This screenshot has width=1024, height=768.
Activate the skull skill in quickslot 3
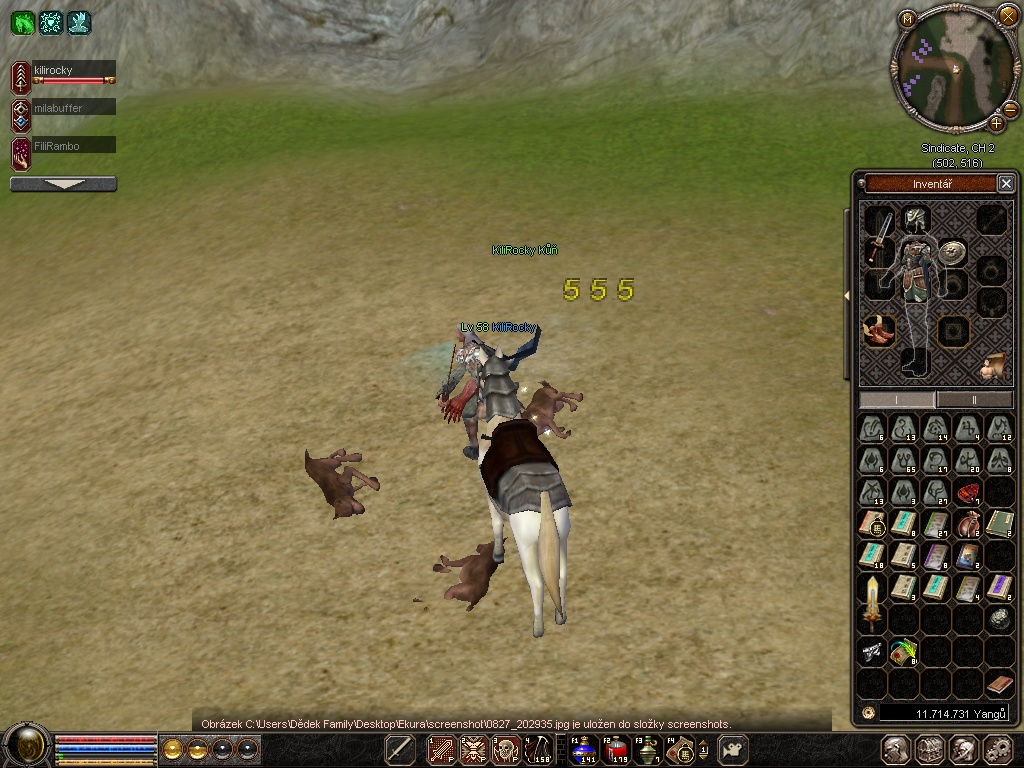pyautogui.click(x=506, y=750)
